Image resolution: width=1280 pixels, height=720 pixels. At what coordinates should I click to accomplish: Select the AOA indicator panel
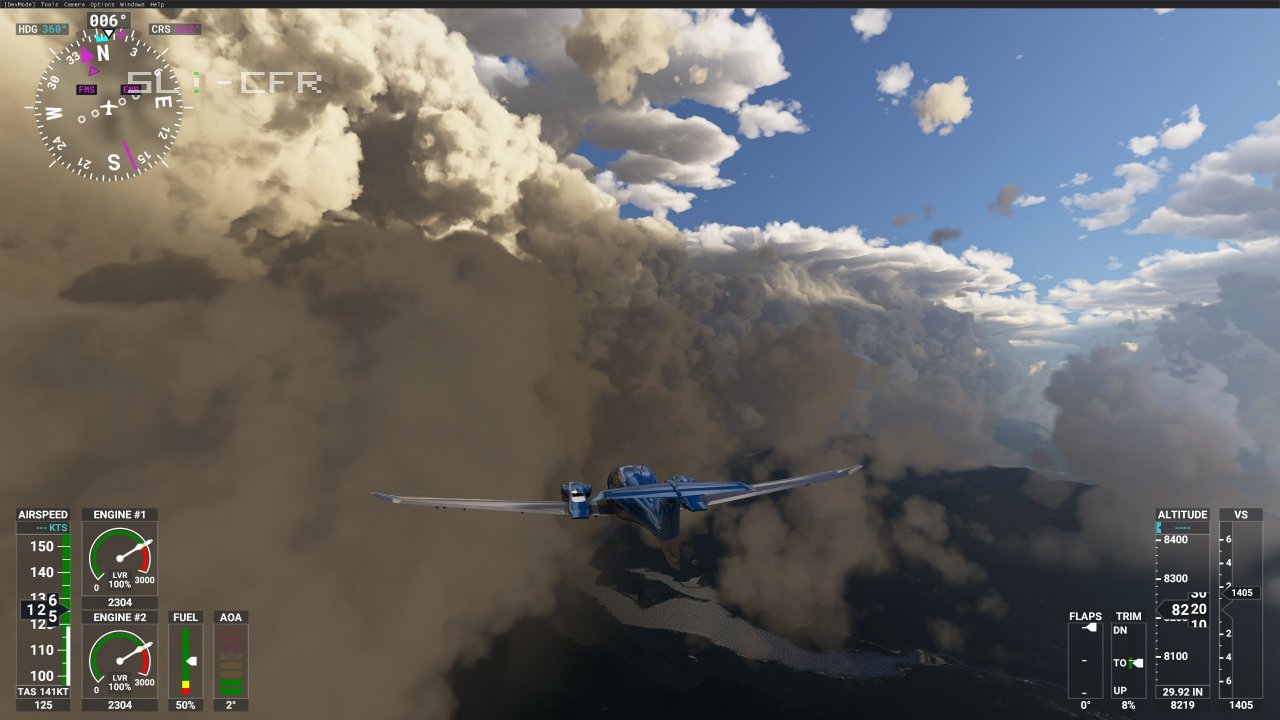click(231, 660)
